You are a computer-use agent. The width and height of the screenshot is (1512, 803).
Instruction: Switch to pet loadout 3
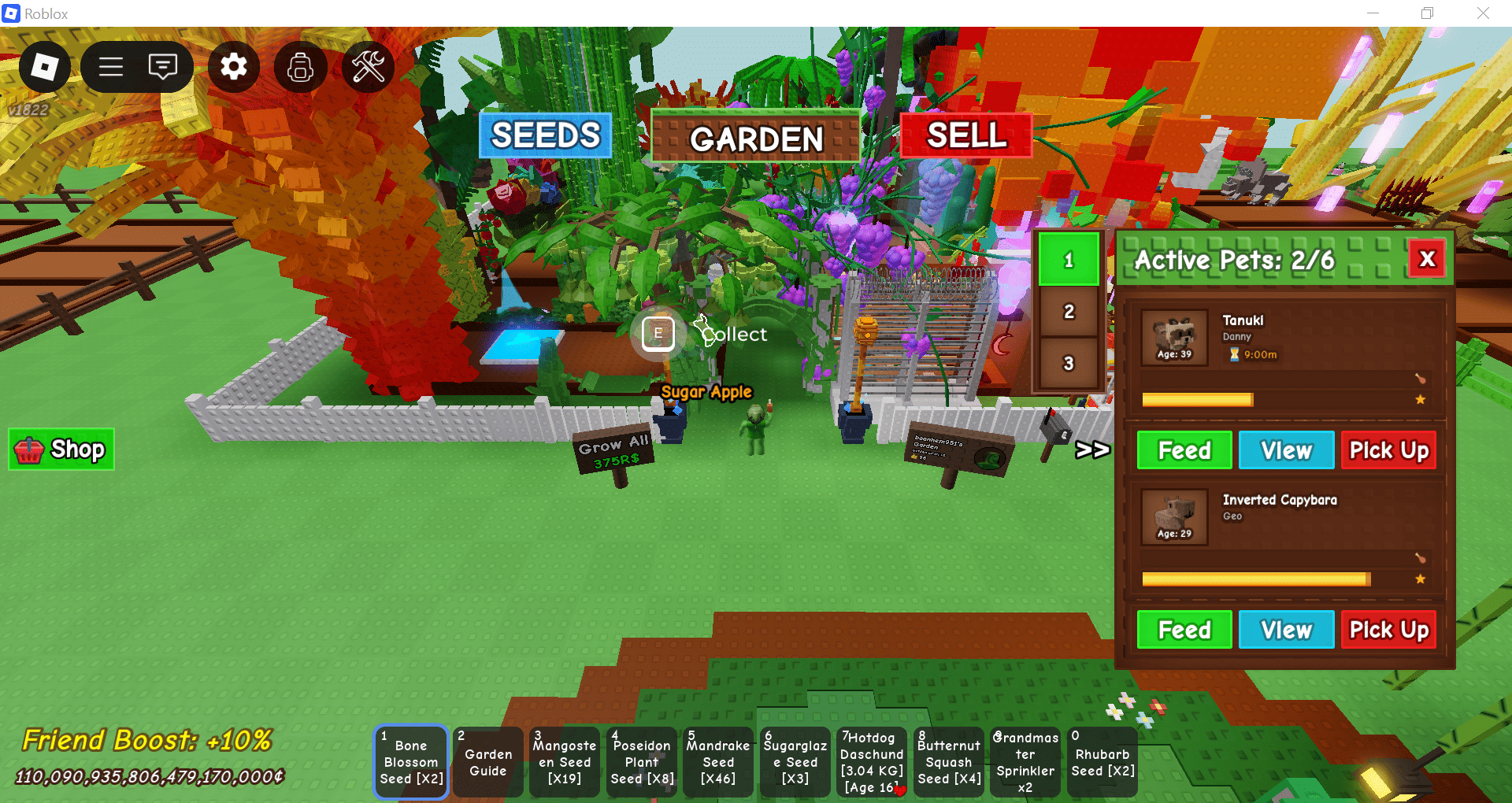[1069, 364]
